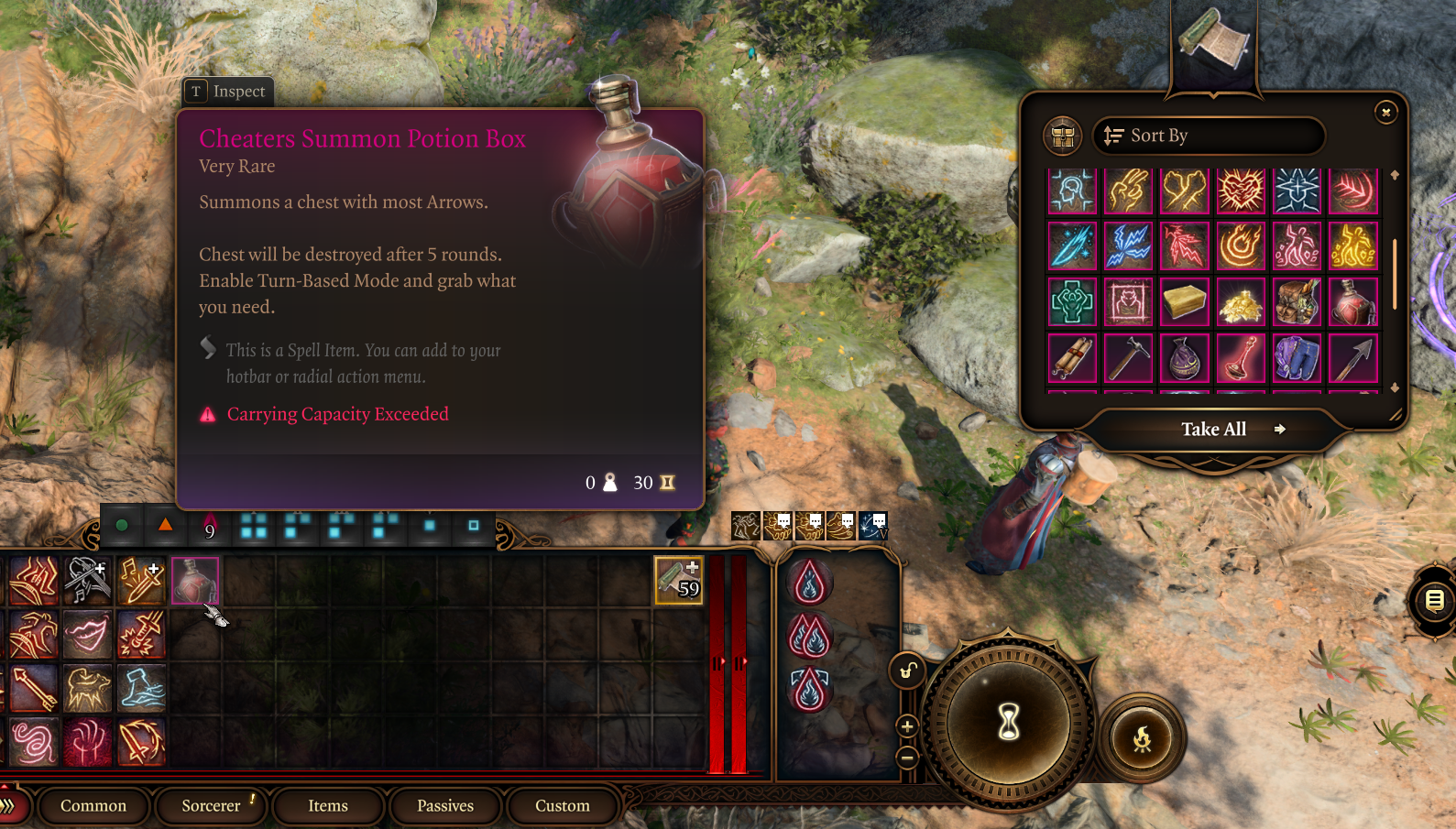The height and width of the screenshot is (829, 1456).
Task: Open the Custom hotbar tab
Action: pyautogui.click(x=563, y=806)
